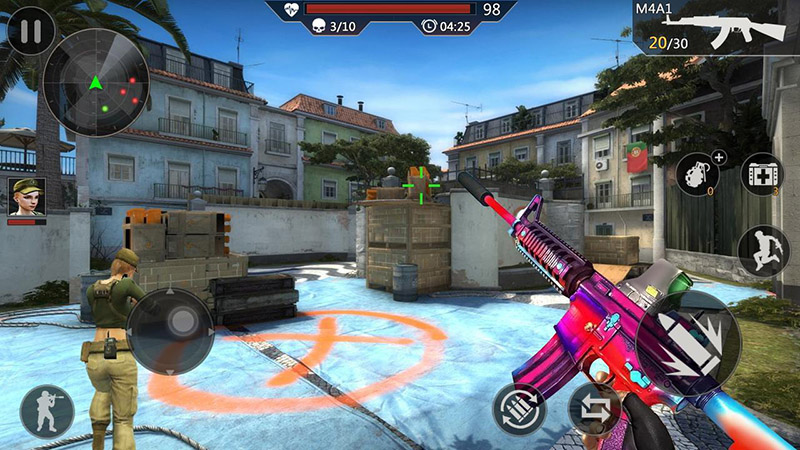Jump using the running figure button
Image resolution: width=800 pixels, height=450 pixels.
coord(763,250)
